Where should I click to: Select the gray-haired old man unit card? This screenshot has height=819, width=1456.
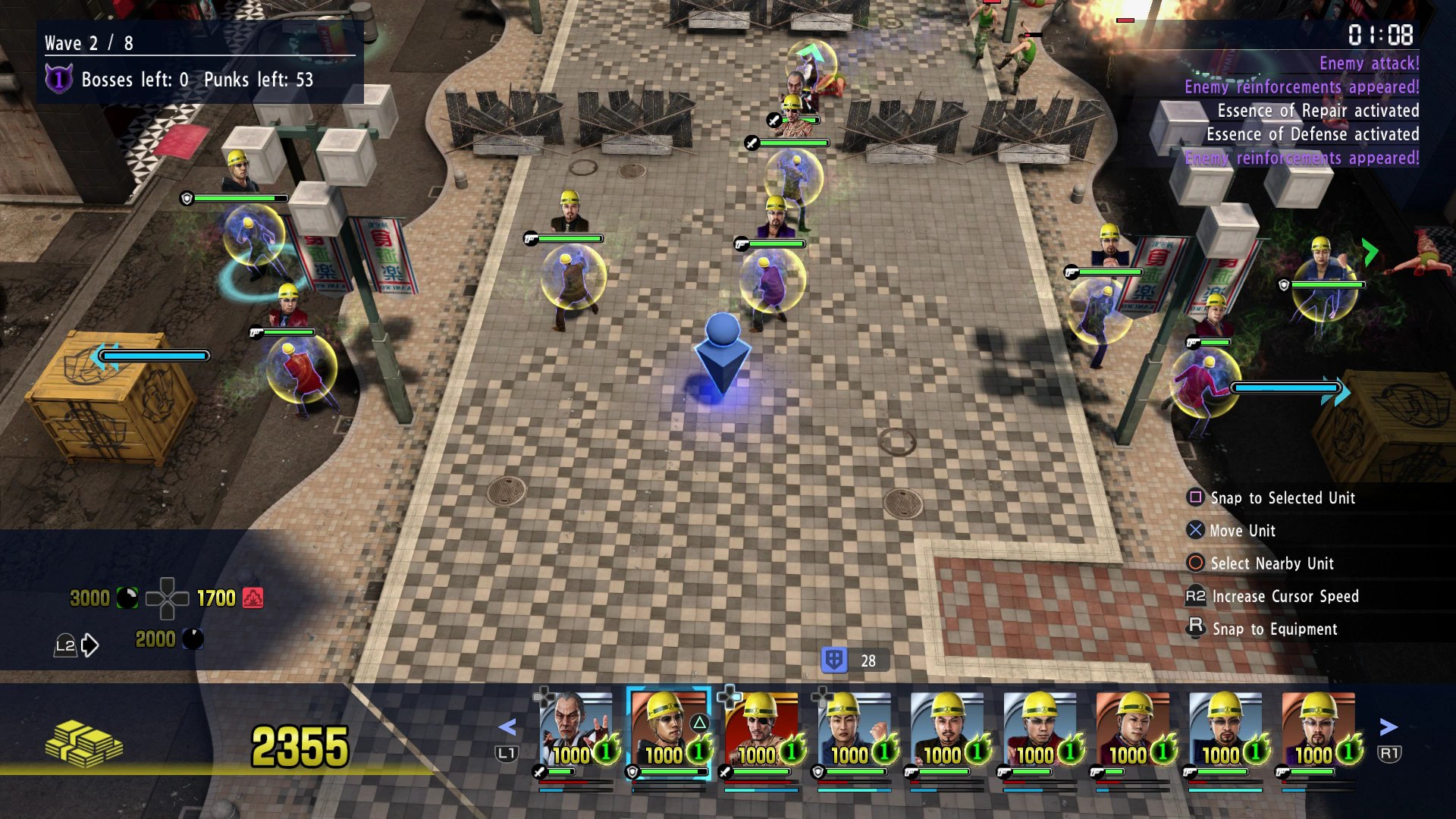576,730
